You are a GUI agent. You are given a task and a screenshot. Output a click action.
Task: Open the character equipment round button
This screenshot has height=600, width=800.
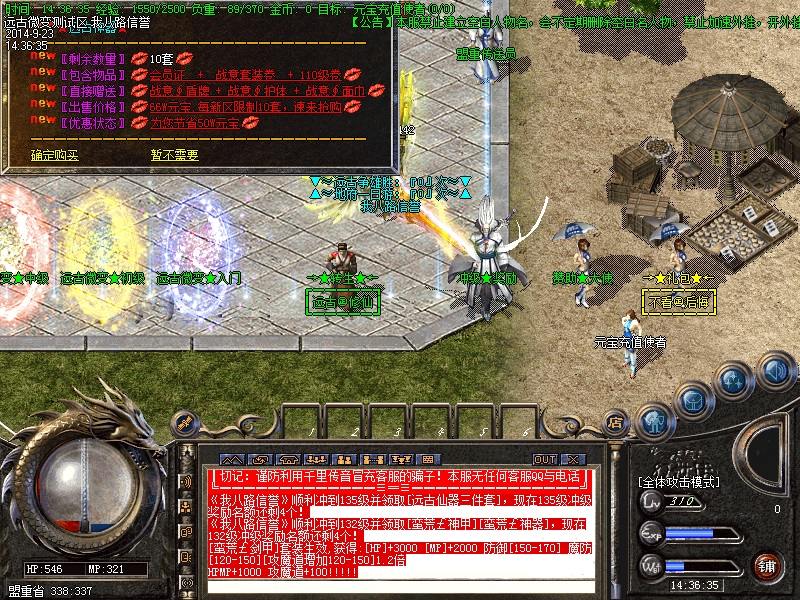click(x=653, y=420)
